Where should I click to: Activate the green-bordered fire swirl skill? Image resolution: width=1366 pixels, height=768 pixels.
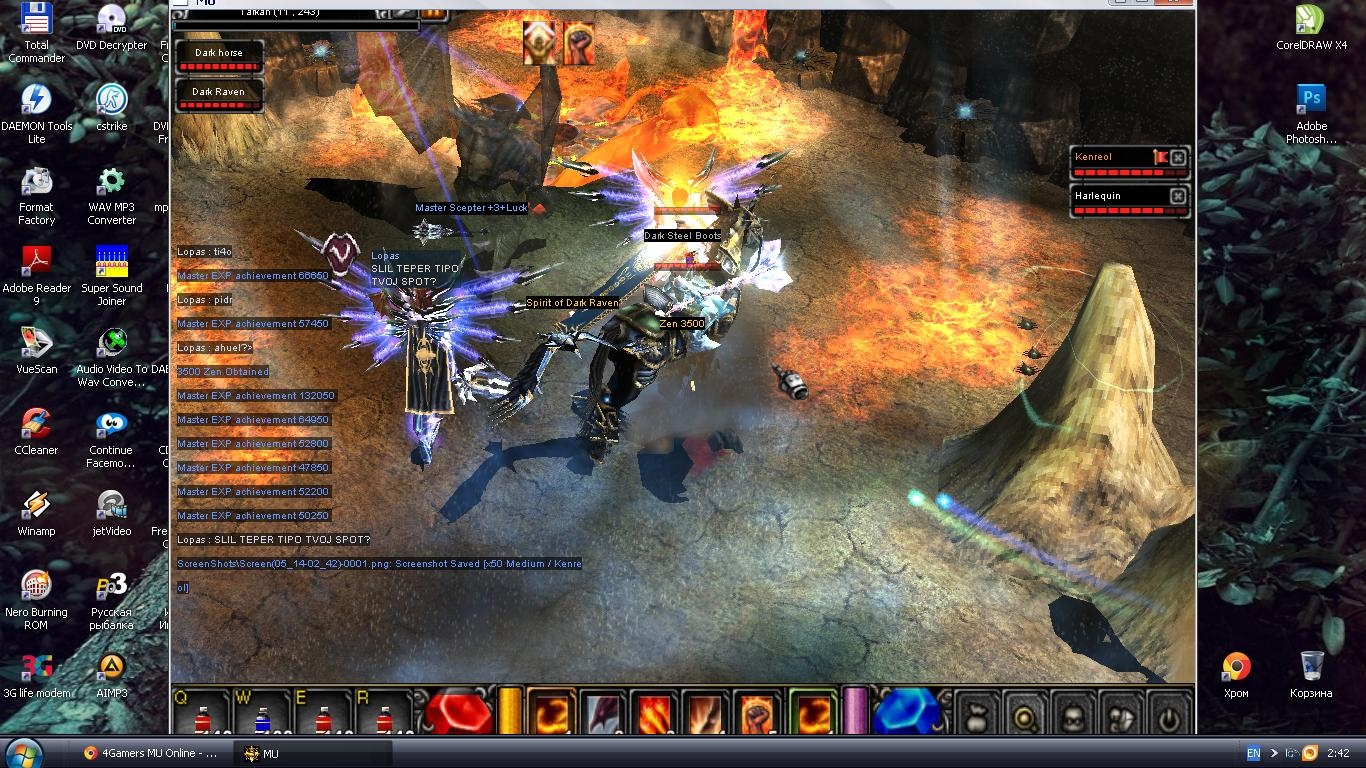click(x=813, y=713)
